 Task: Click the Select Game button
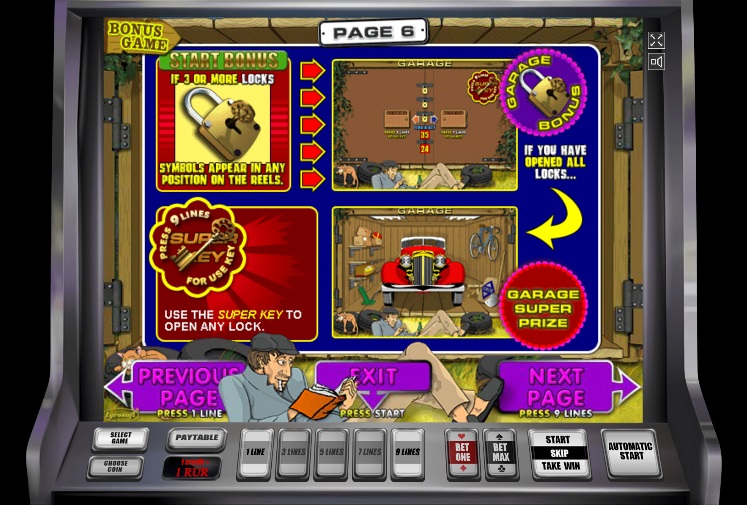coord(120,439)
